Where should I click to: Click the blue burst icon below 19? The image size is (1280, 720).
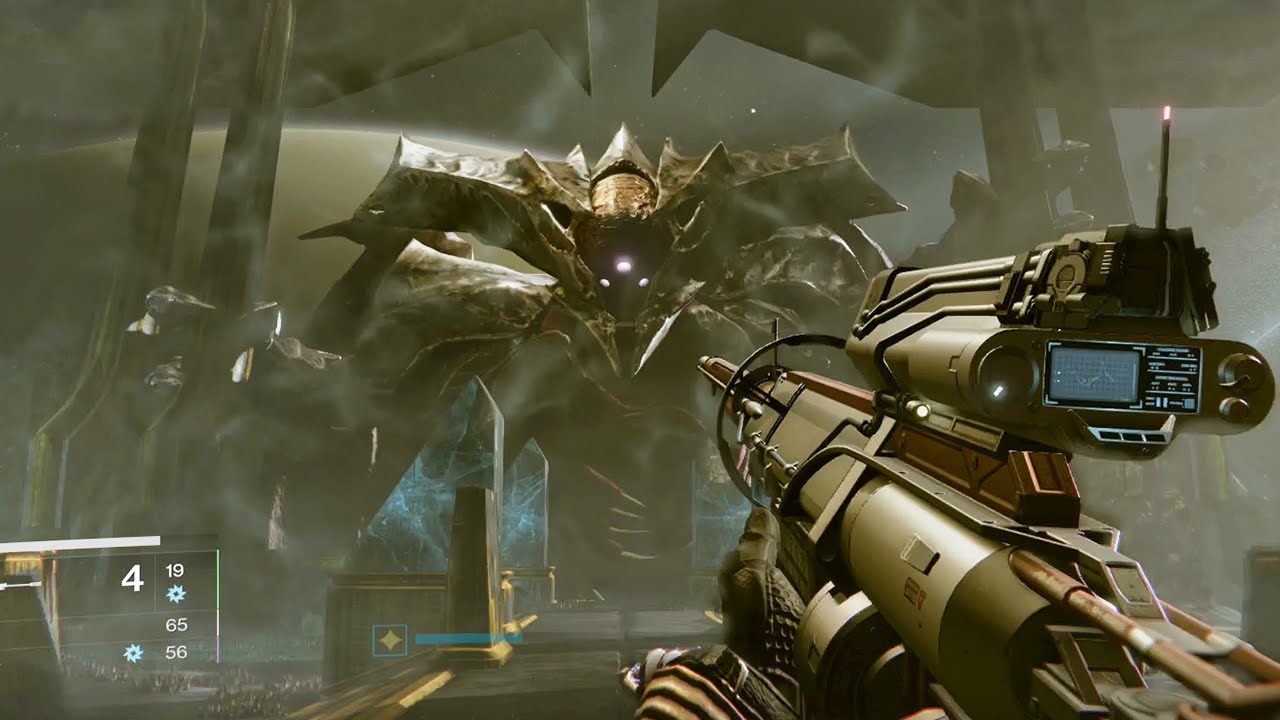coord(176,594)
